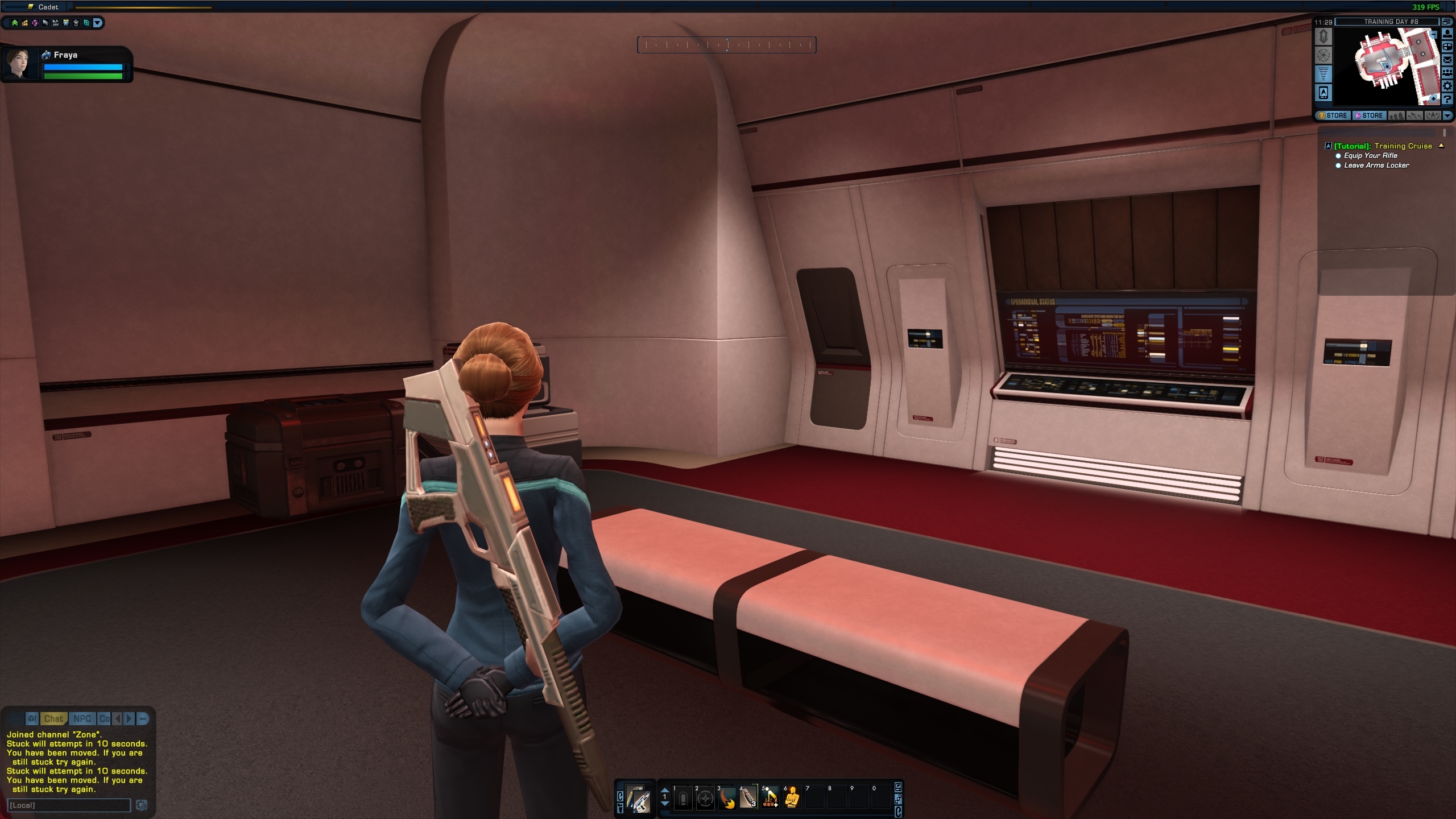Collapse the Training Cruise mission tracker chevron
The height and width of the screenshot is (819, 1456).
tap(1440, 146)
